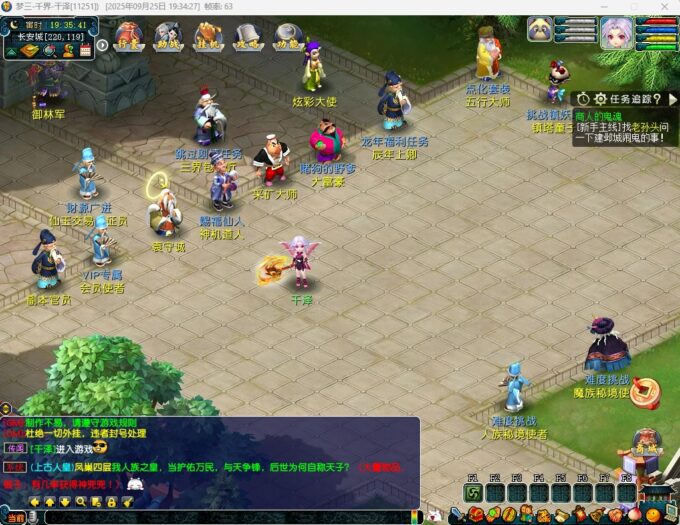
Task: Open the 任务追踪 quest tracker settings
Action: (x=600, y=98)
